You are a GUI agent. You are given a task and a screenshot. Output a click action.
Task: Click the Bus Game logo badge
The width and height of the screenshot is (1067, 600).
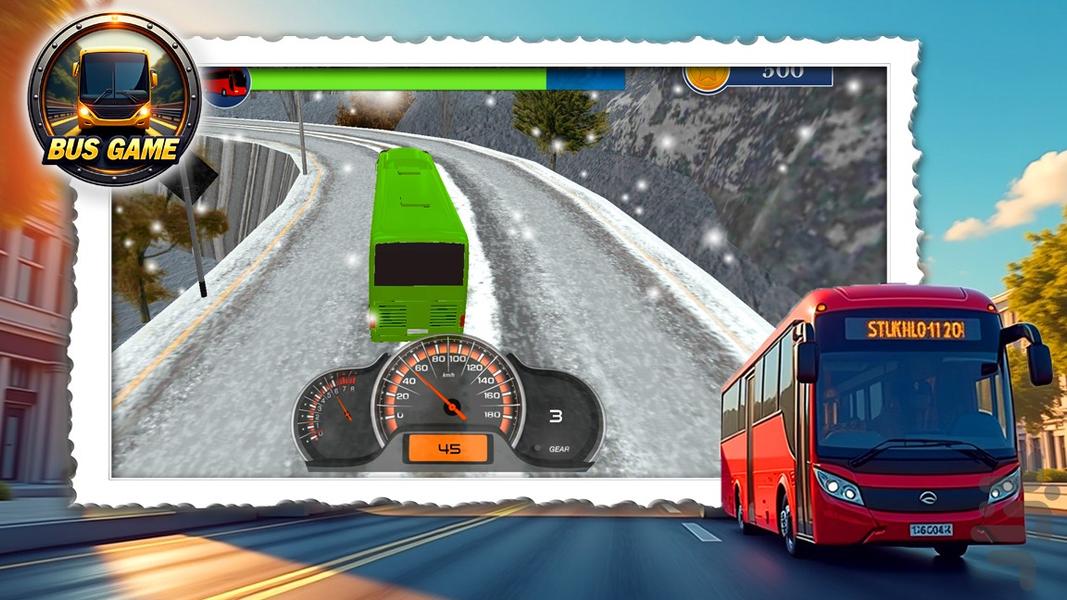pyautogui.click(x=113, y=99)
